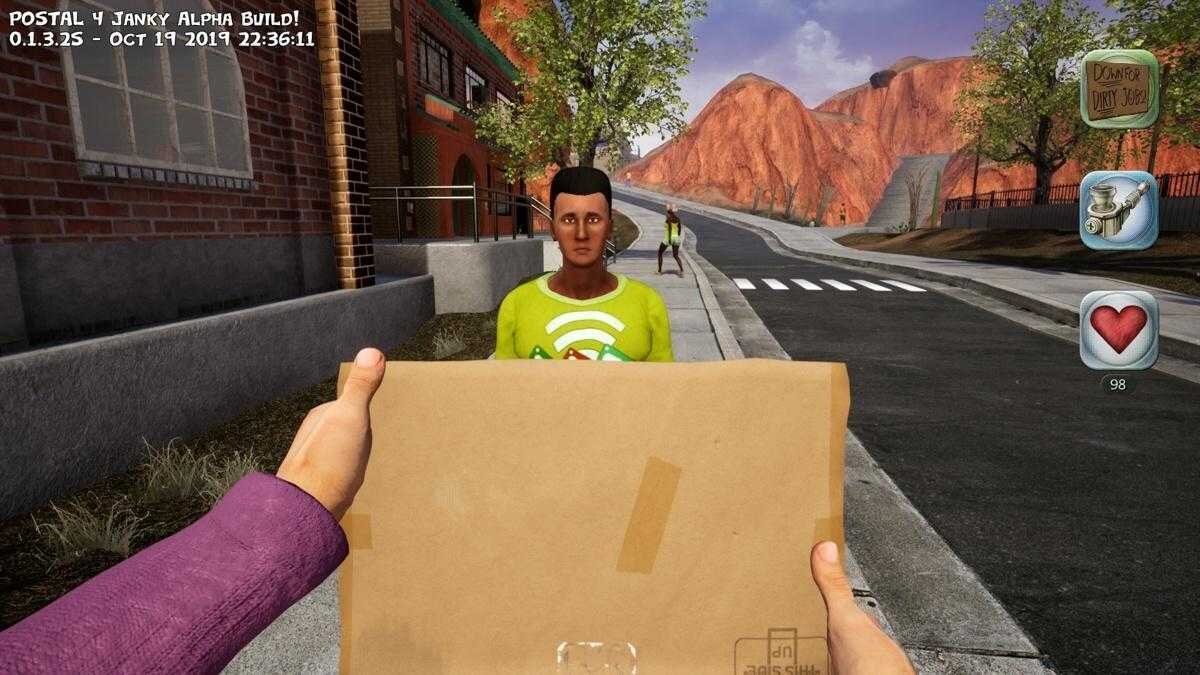Click the red heart health icon
Viewport: 1200px width, 675px height.
(x=1119, y=330)
